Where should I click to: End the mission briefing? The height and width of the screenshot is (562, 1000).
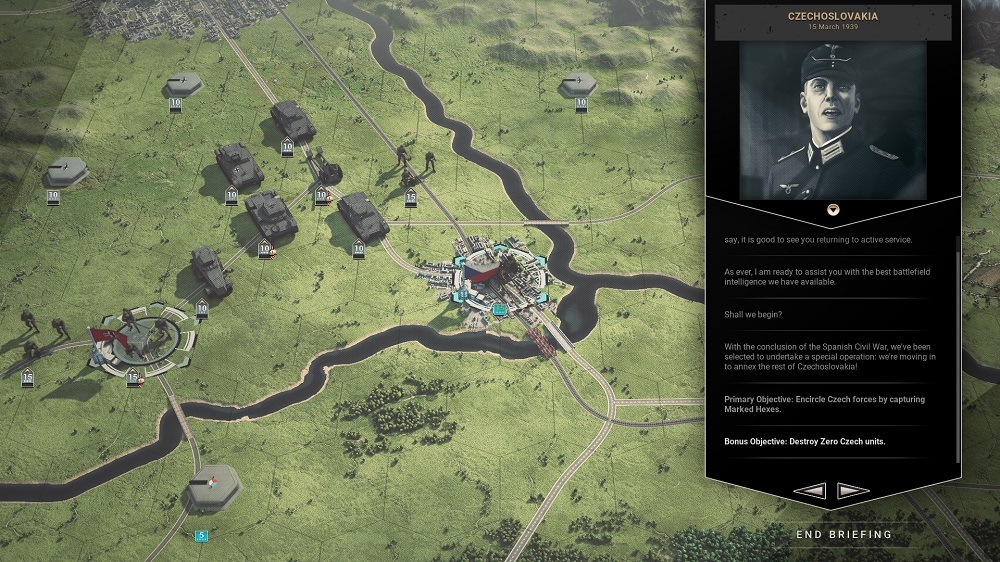[843, 534]
